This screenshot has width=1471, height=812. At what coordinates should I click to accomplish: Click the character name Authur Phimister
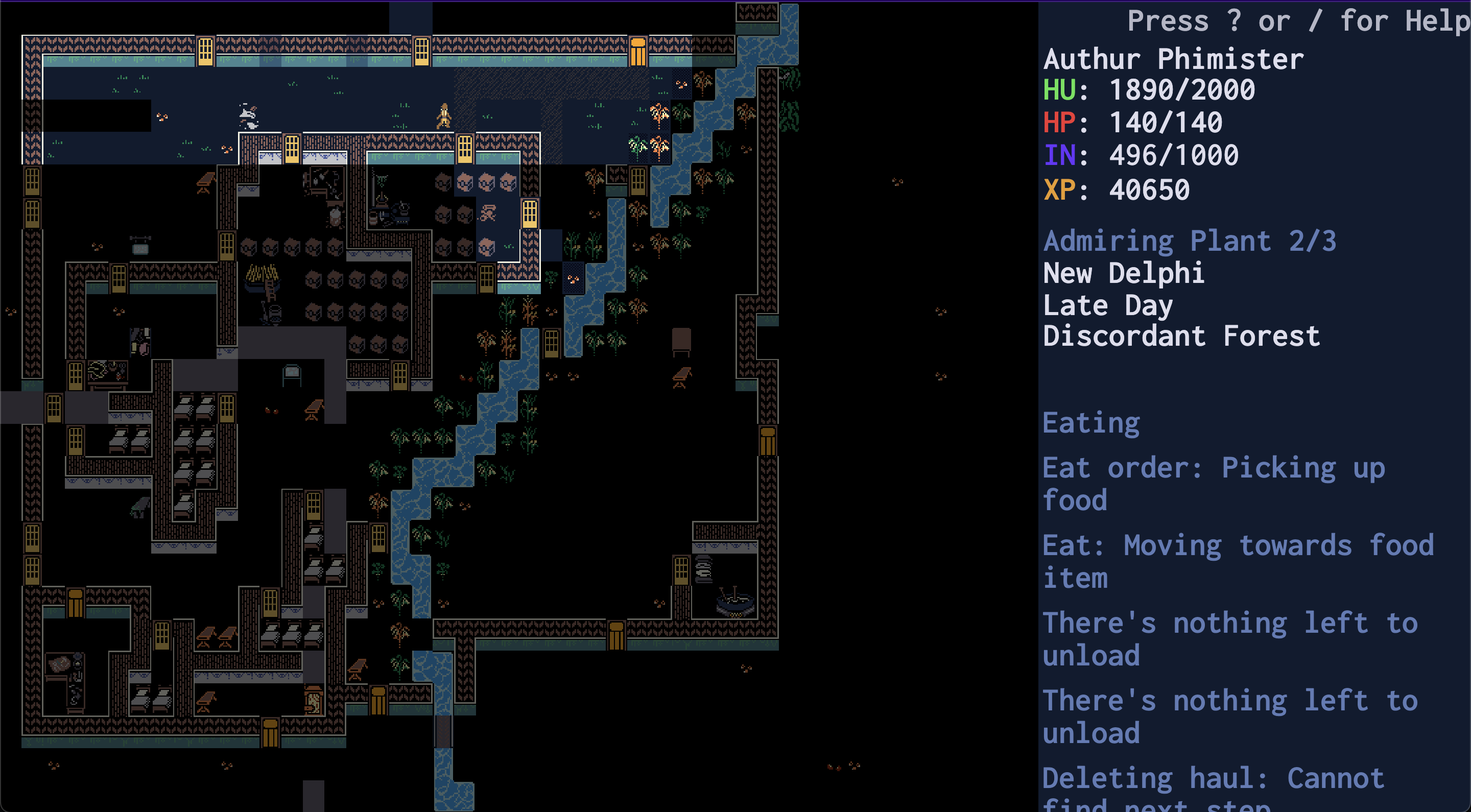point(1174,59)
